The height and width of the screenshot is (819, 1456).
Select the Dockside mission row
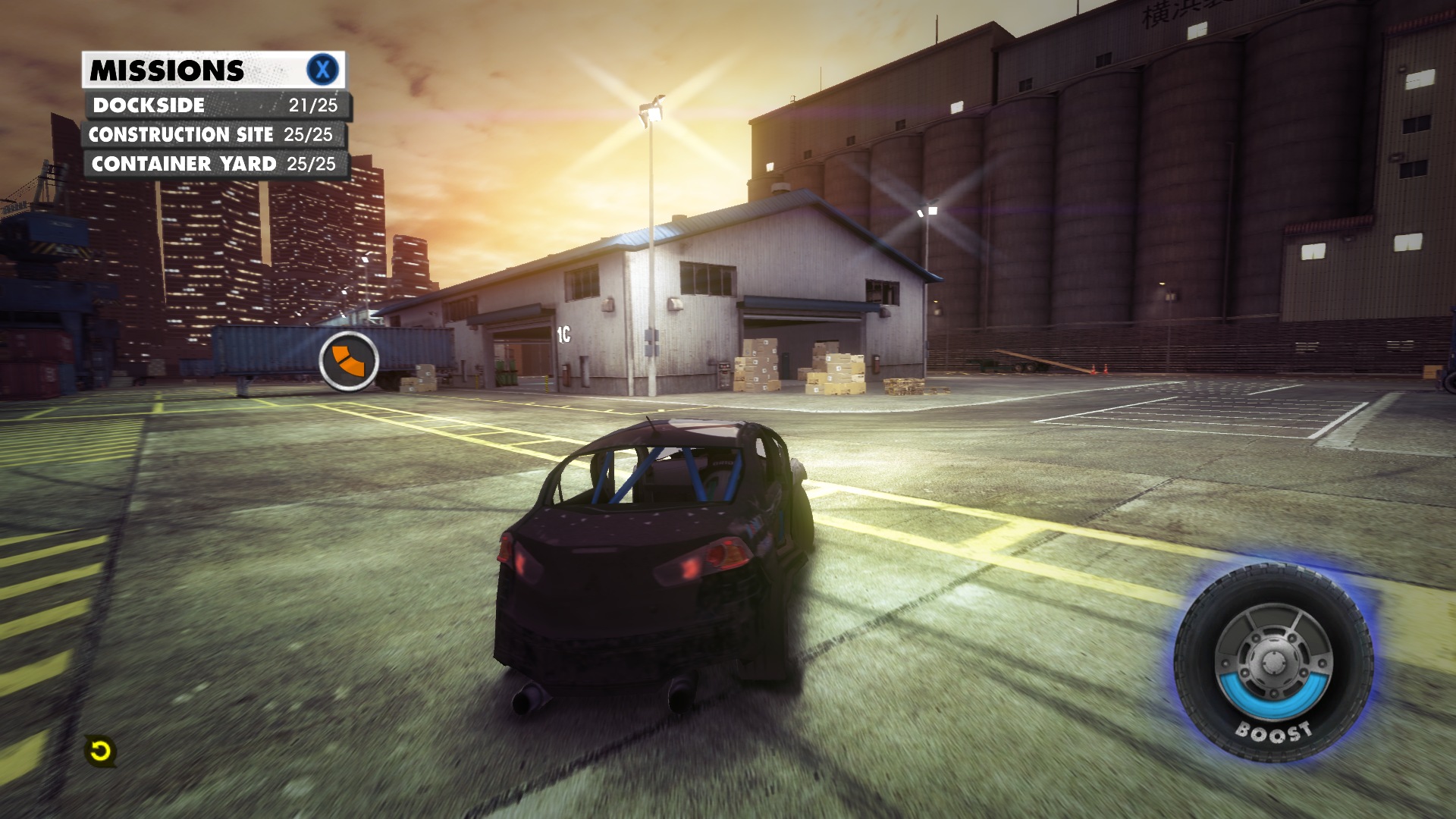(217, 105)
